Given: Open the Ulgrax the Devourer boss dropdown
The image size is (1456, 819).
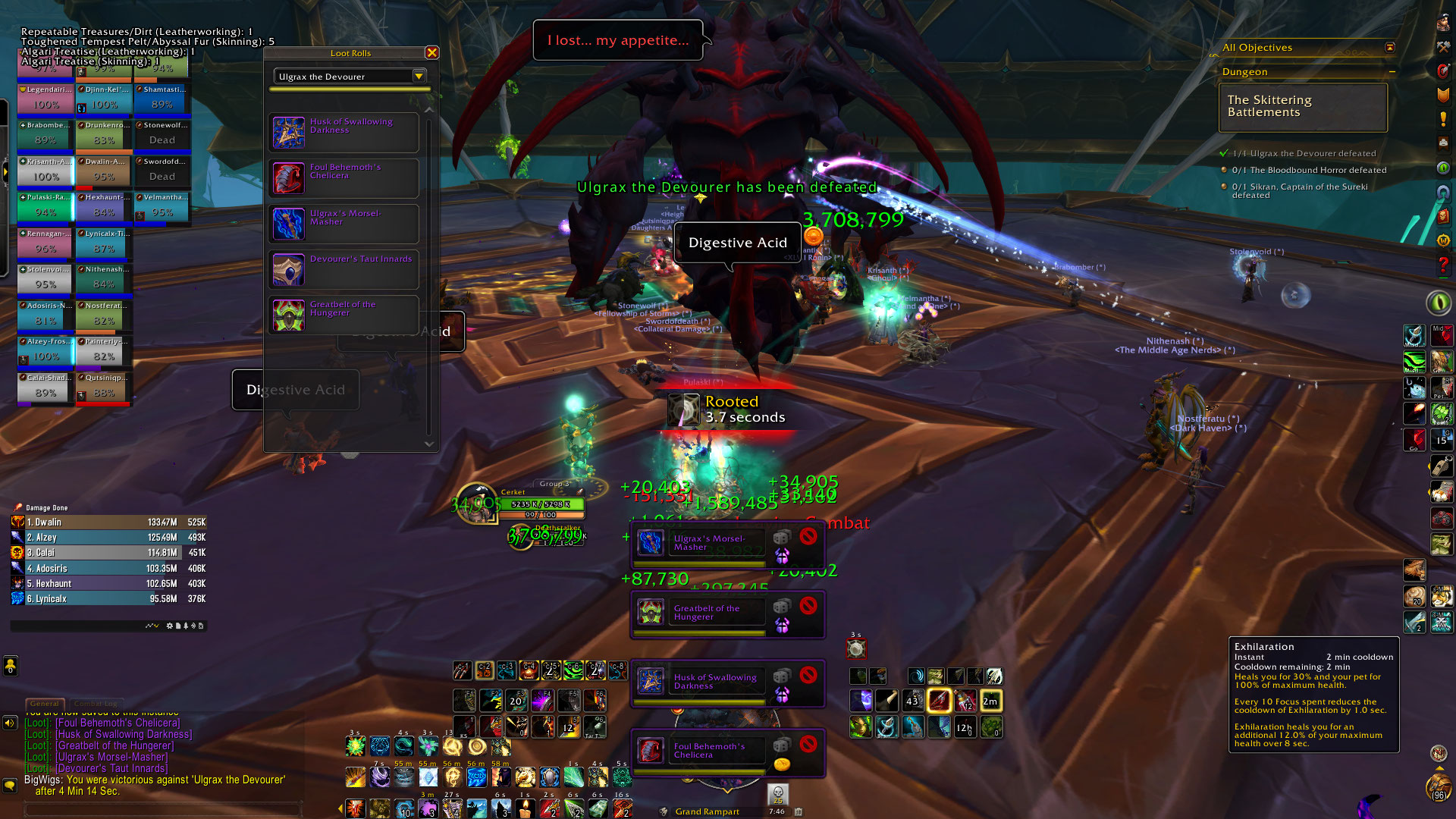Looking at the screenshot, I should (x=418, y=76).
